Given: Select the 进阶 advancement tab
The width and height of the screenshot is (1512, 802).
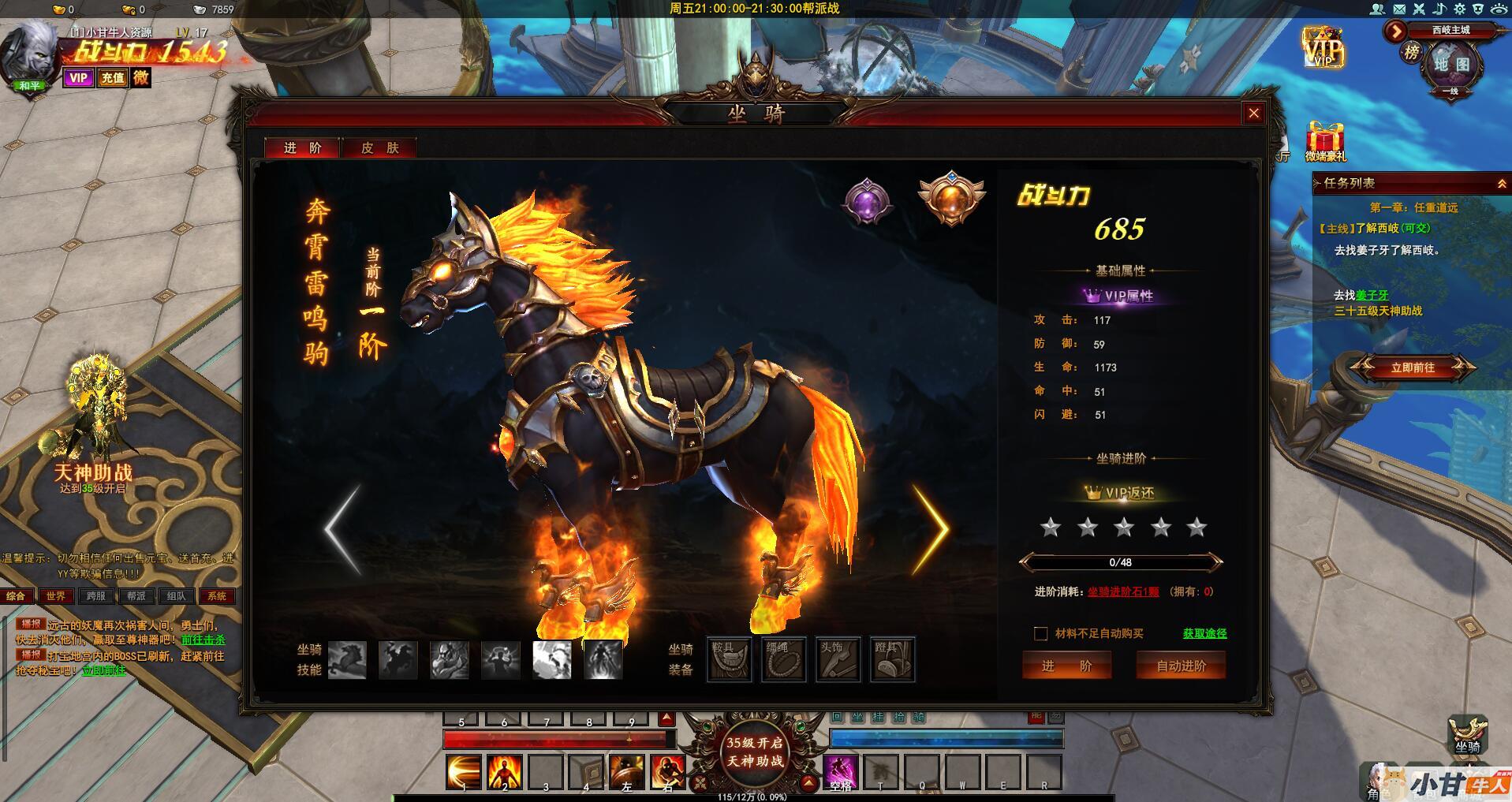Looking at the screenshot, I should 303,148.
